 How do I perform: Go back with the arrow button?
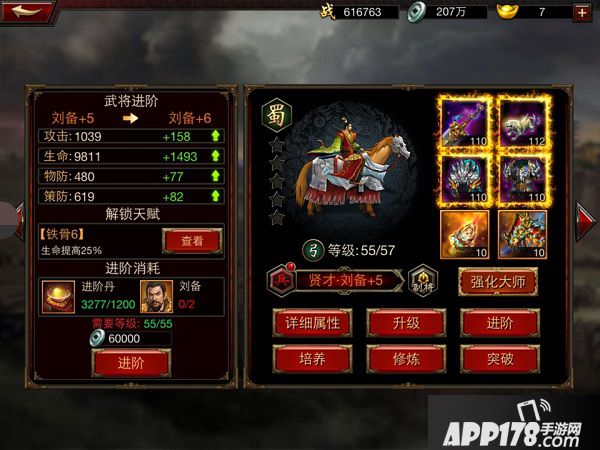click(x=28, y=12)
